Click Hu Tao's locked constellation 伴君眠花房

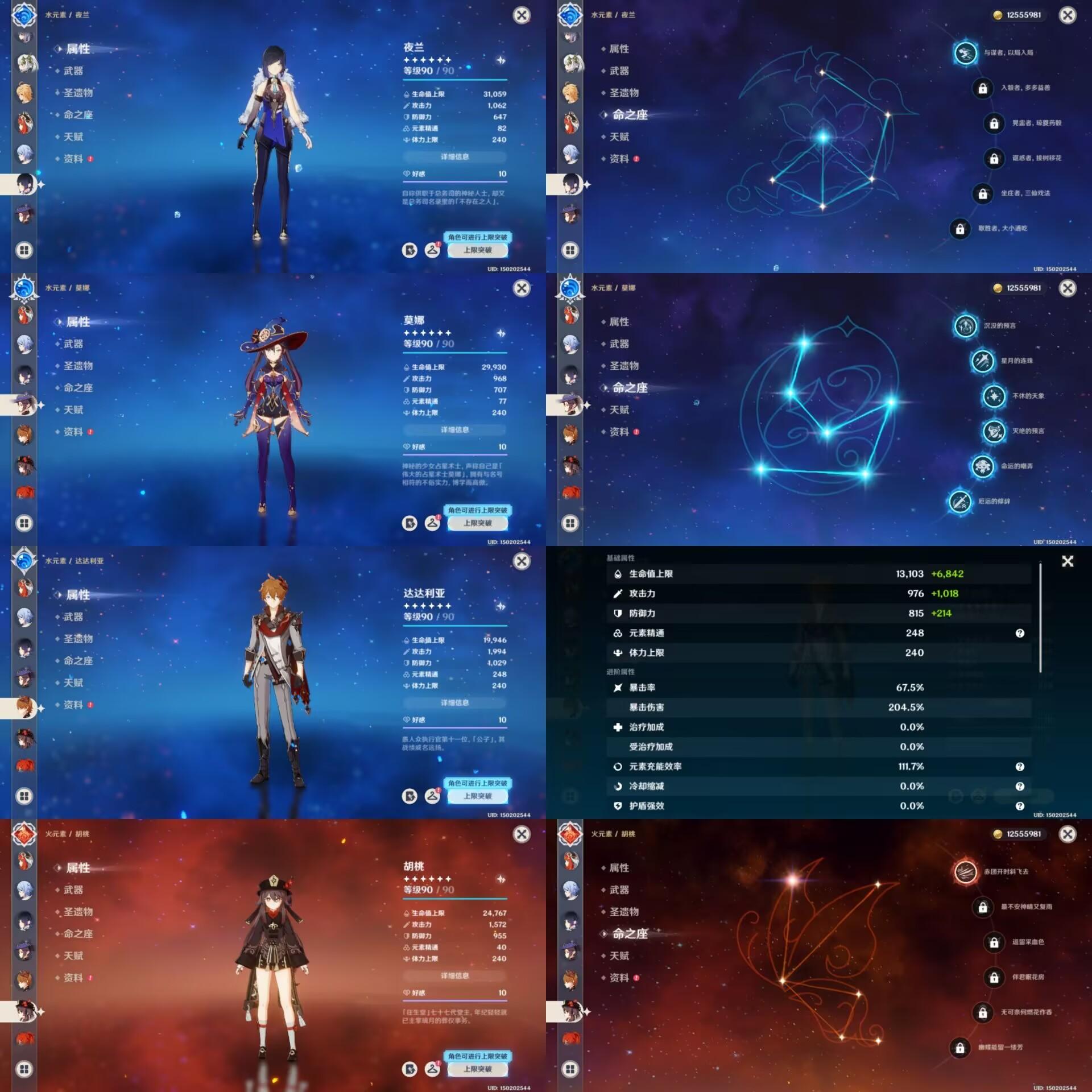pyautogui.click(x=994, y=977)
